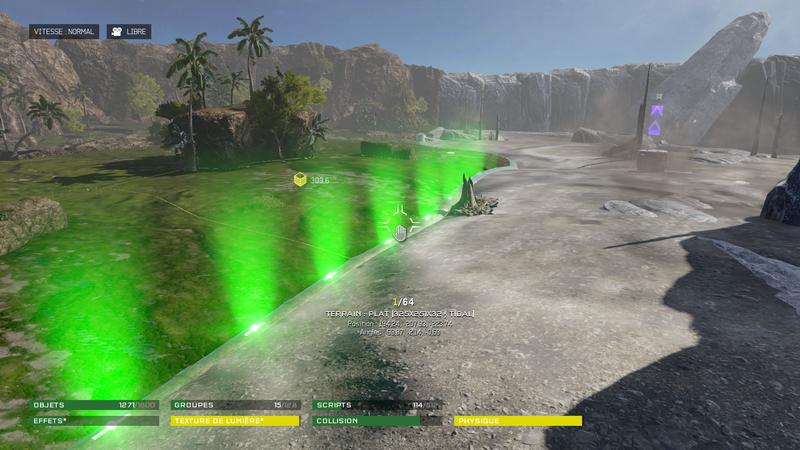Toggle the Libre camera mode
The width and height of the screenshot is (800, 450).
129,32
